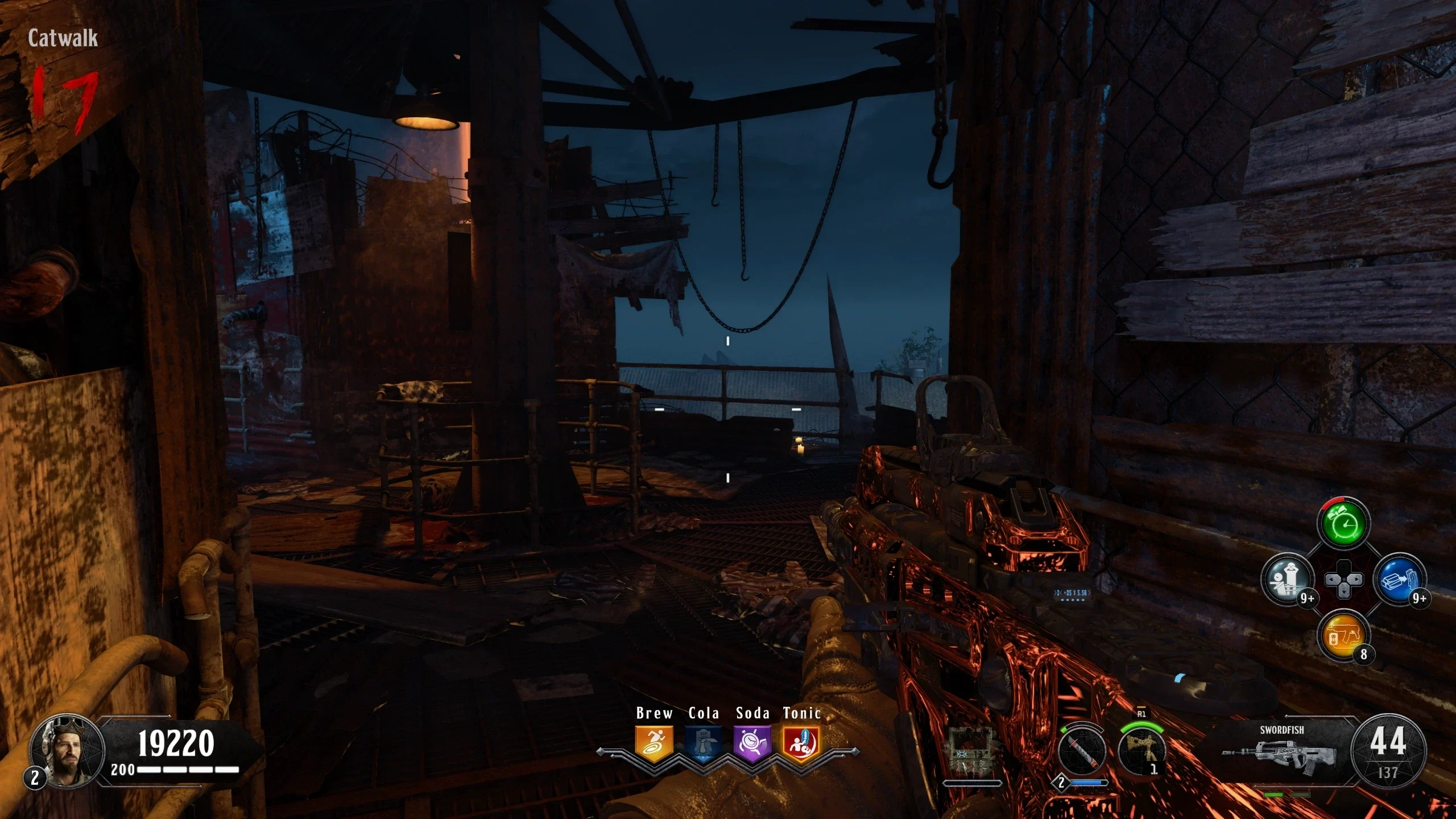Select the Swordfish weapon display
This screenshot has width=1456, height=819.
(1281, 751)
